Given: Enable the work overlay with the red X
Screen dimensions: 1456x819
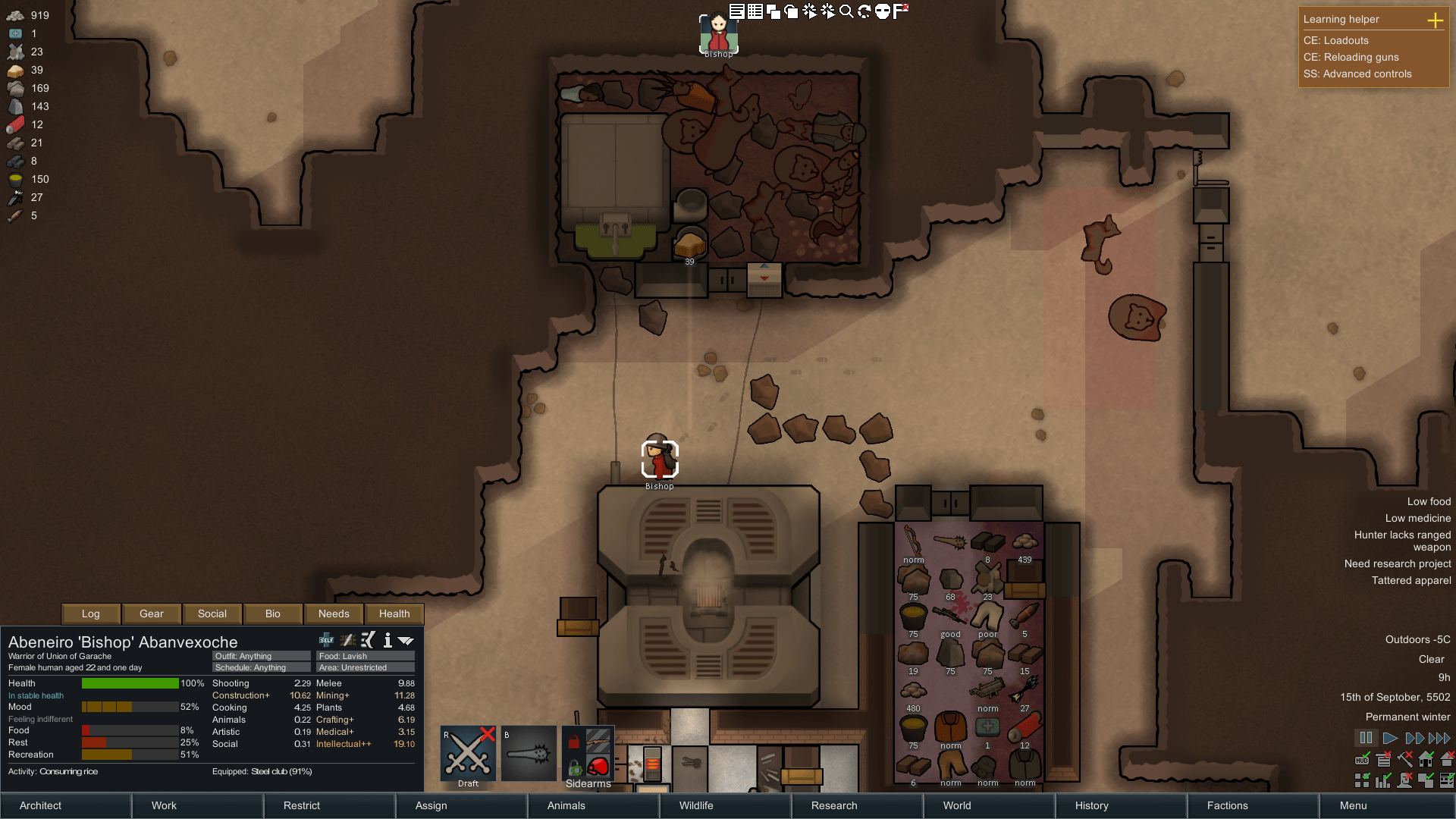Looking at the screenshot, I should pyautogui.click(x=1404, y=759).
